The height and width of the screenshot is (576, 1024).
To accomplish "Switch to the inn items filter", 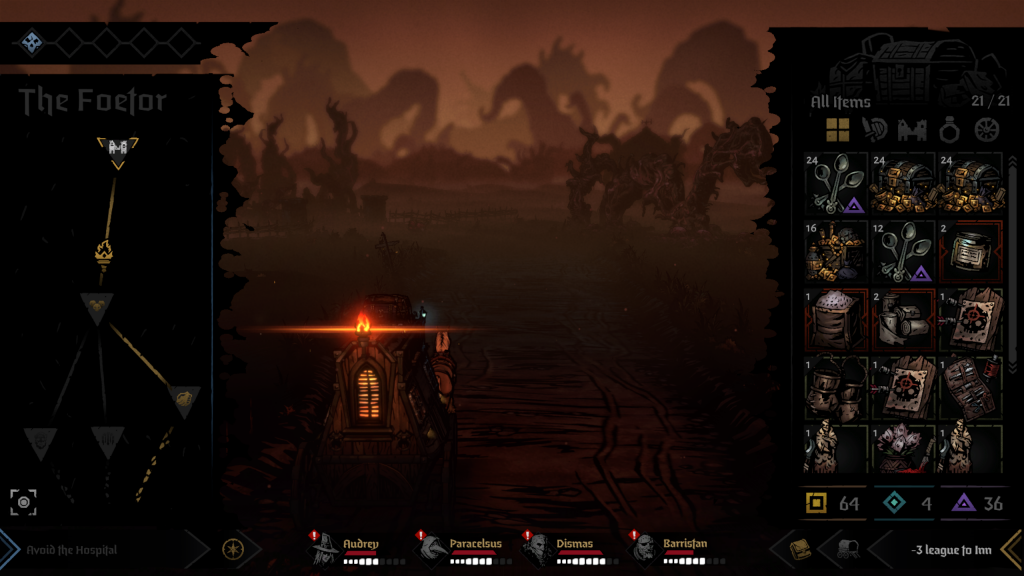I will (911, 129).
